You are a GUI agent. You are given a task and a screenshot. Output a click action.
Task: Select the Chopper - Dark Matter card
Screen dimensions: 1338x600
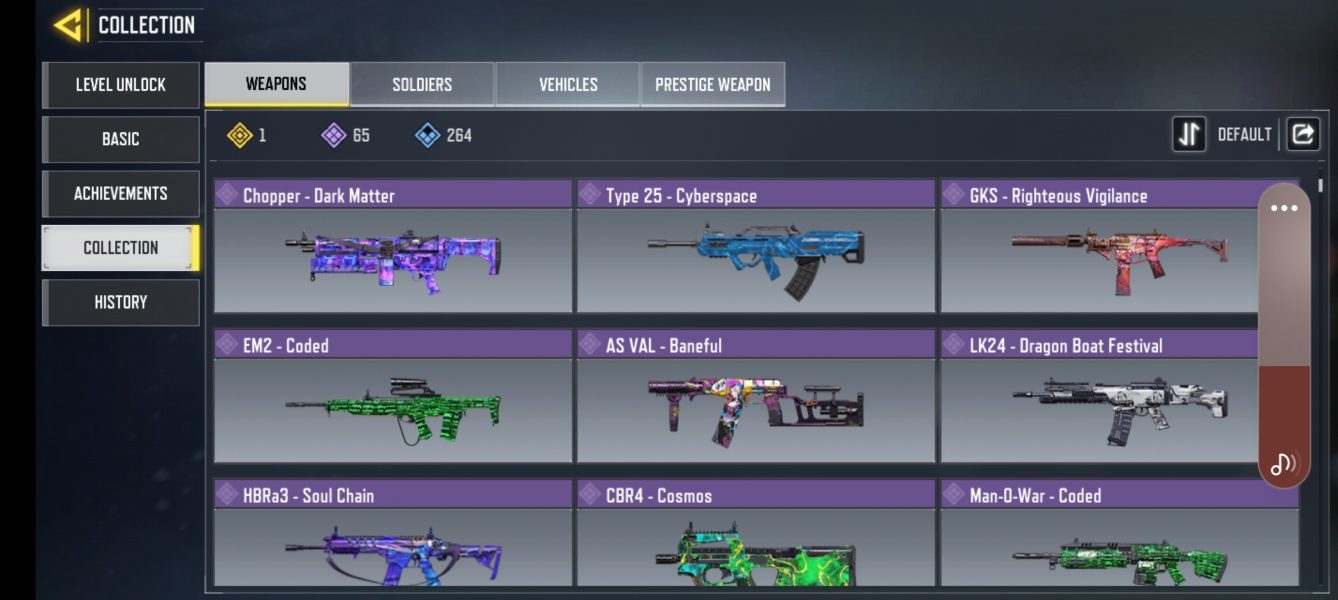pyautogui.click(x=393, y=247)
